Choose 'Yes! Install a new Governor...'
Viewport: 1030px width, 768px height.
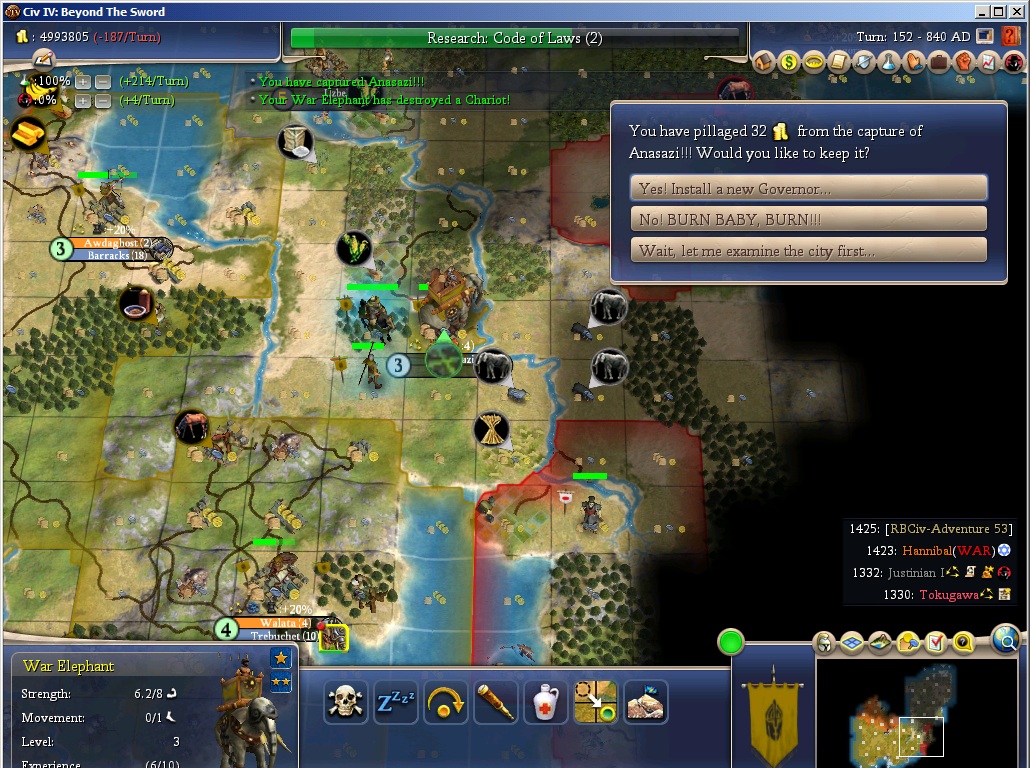(x=808, y=188)
